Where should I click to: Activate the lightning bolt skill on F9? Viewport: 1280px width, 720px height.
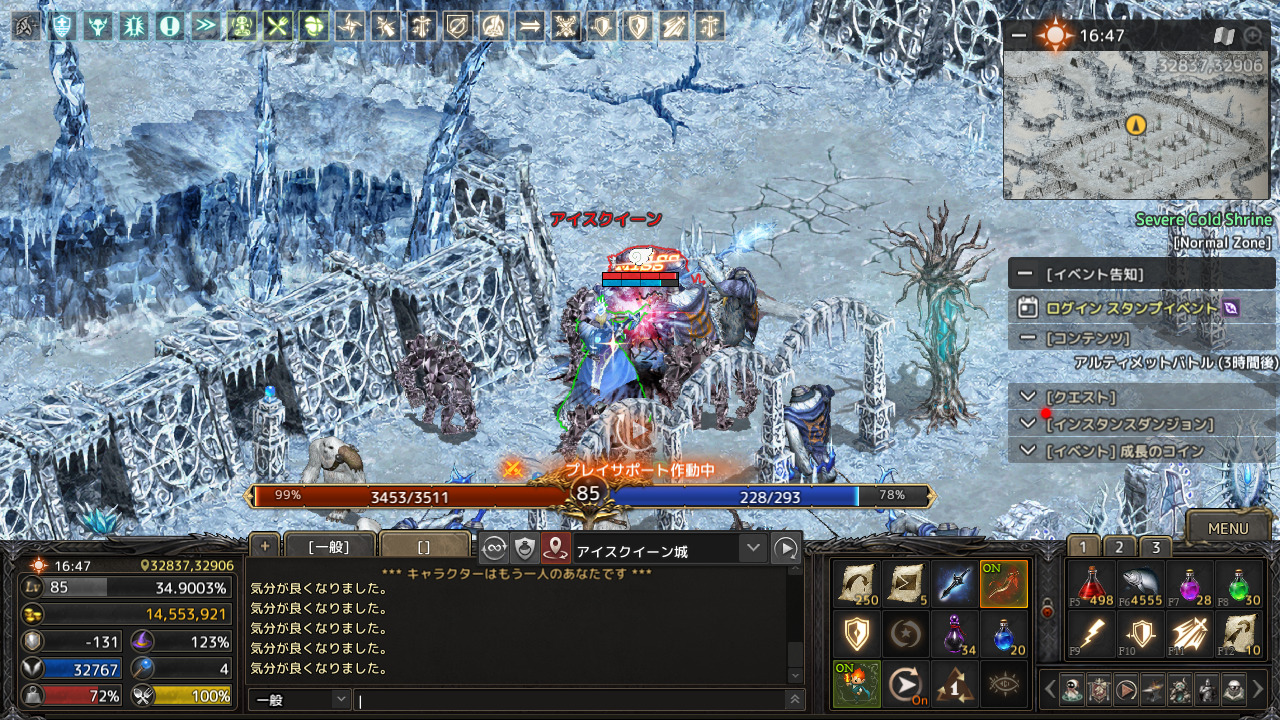(1090, 634)
